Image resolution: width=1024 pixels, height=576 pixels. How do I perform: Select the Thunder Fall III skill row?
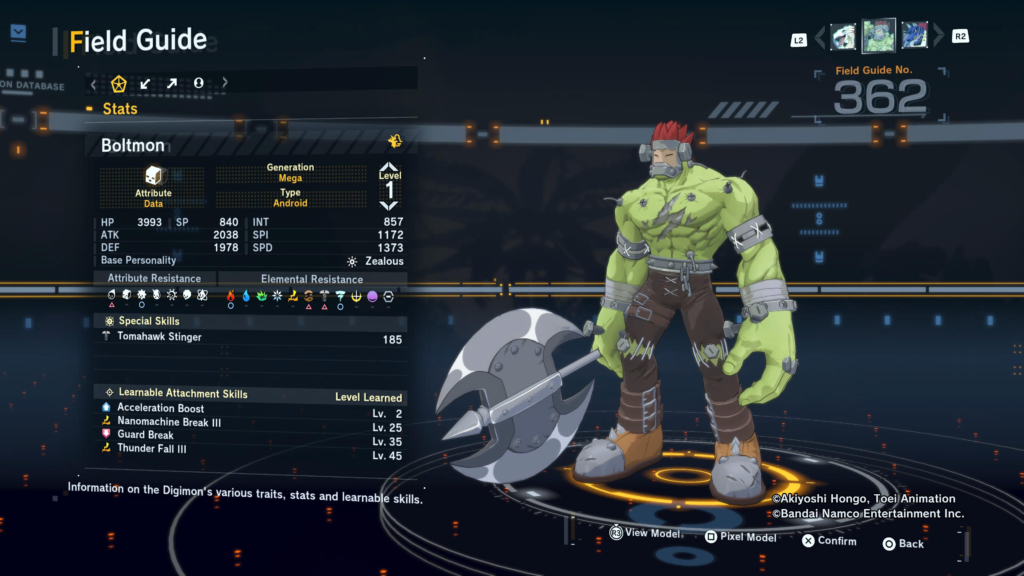pos(152,449)
